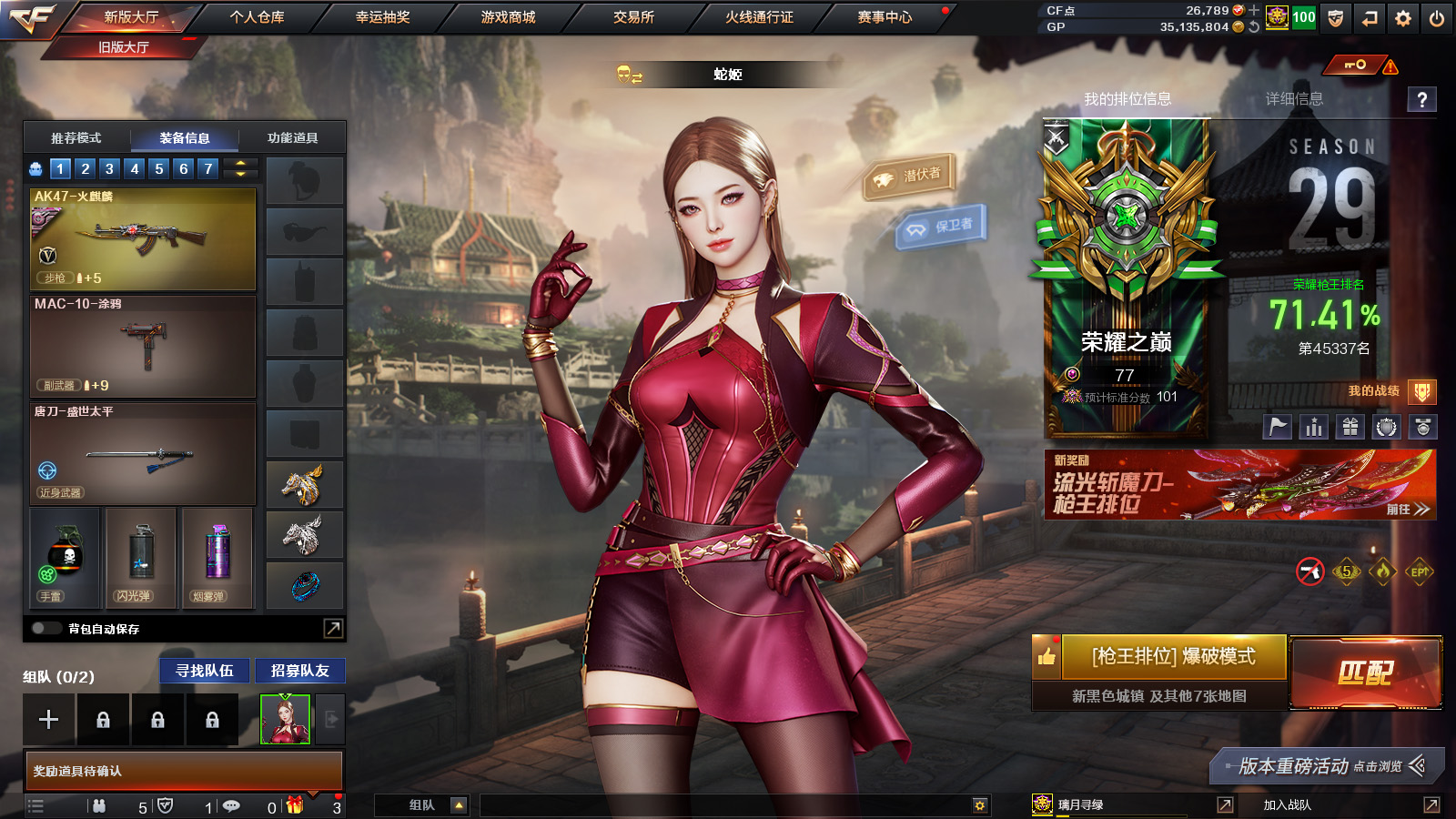Viewport: 1456px width, 819px height.
Task: Open the settings gear icon
Action: [1403, 18]
